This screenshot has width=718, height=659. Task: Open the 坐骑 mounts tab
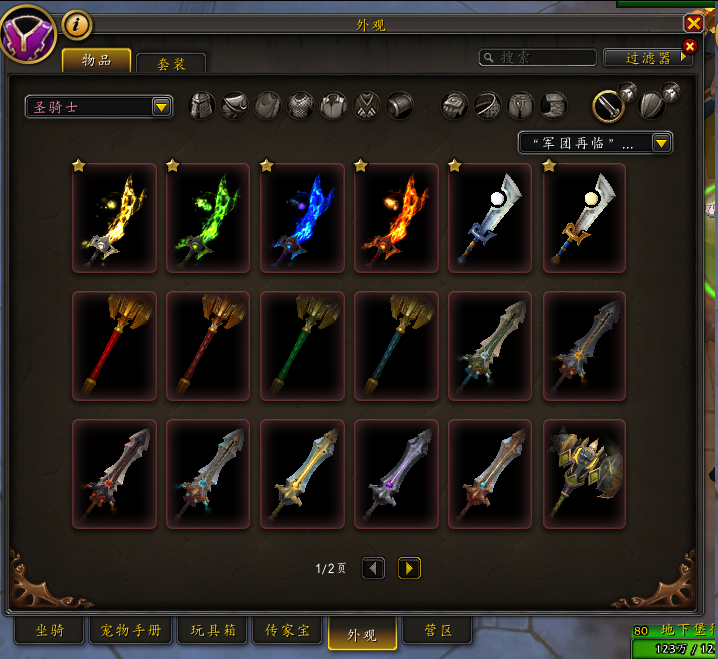(49, 631)
